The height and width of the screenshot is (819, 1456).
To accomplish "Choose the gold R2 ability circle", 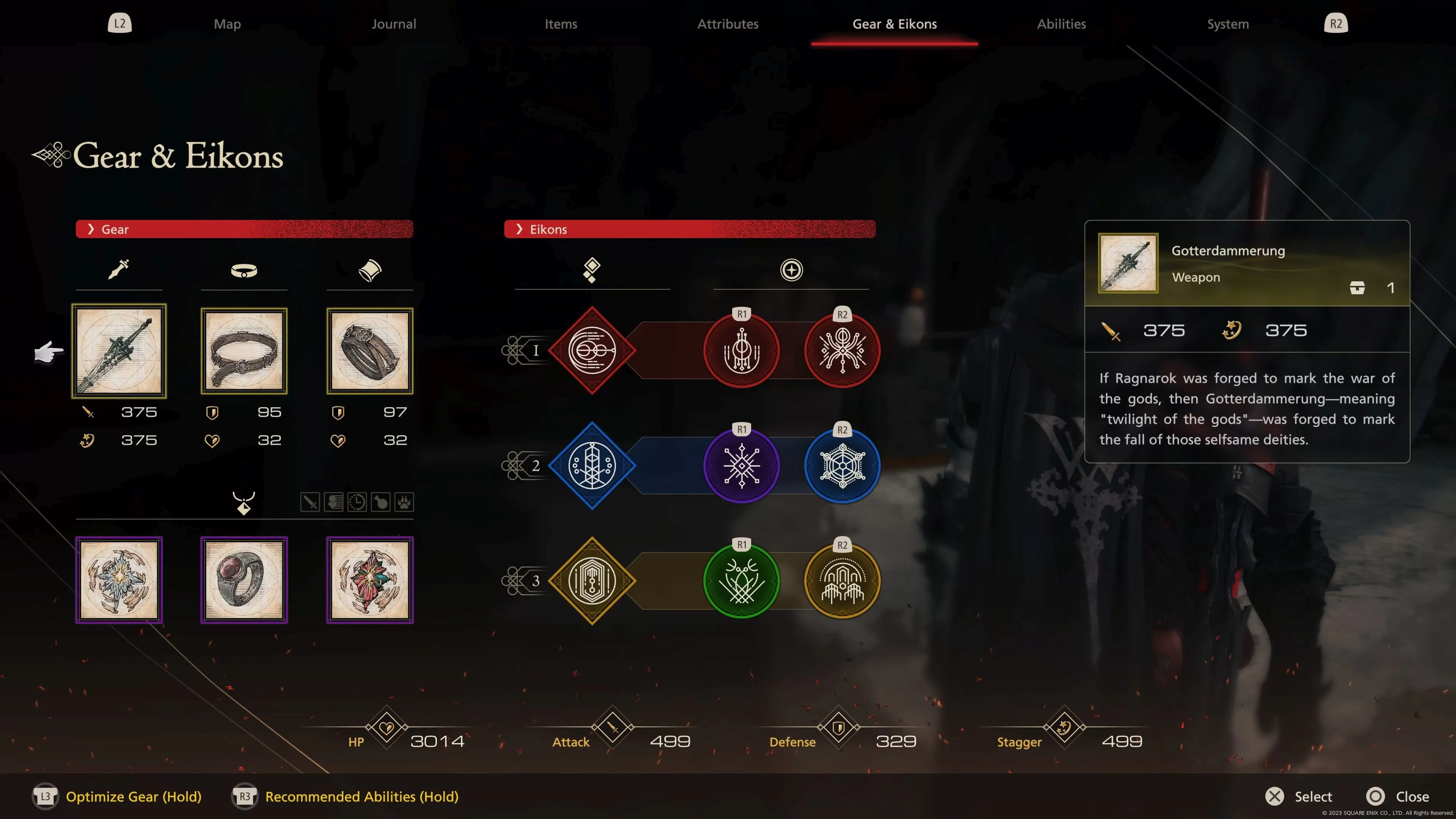I will [842, 581].
